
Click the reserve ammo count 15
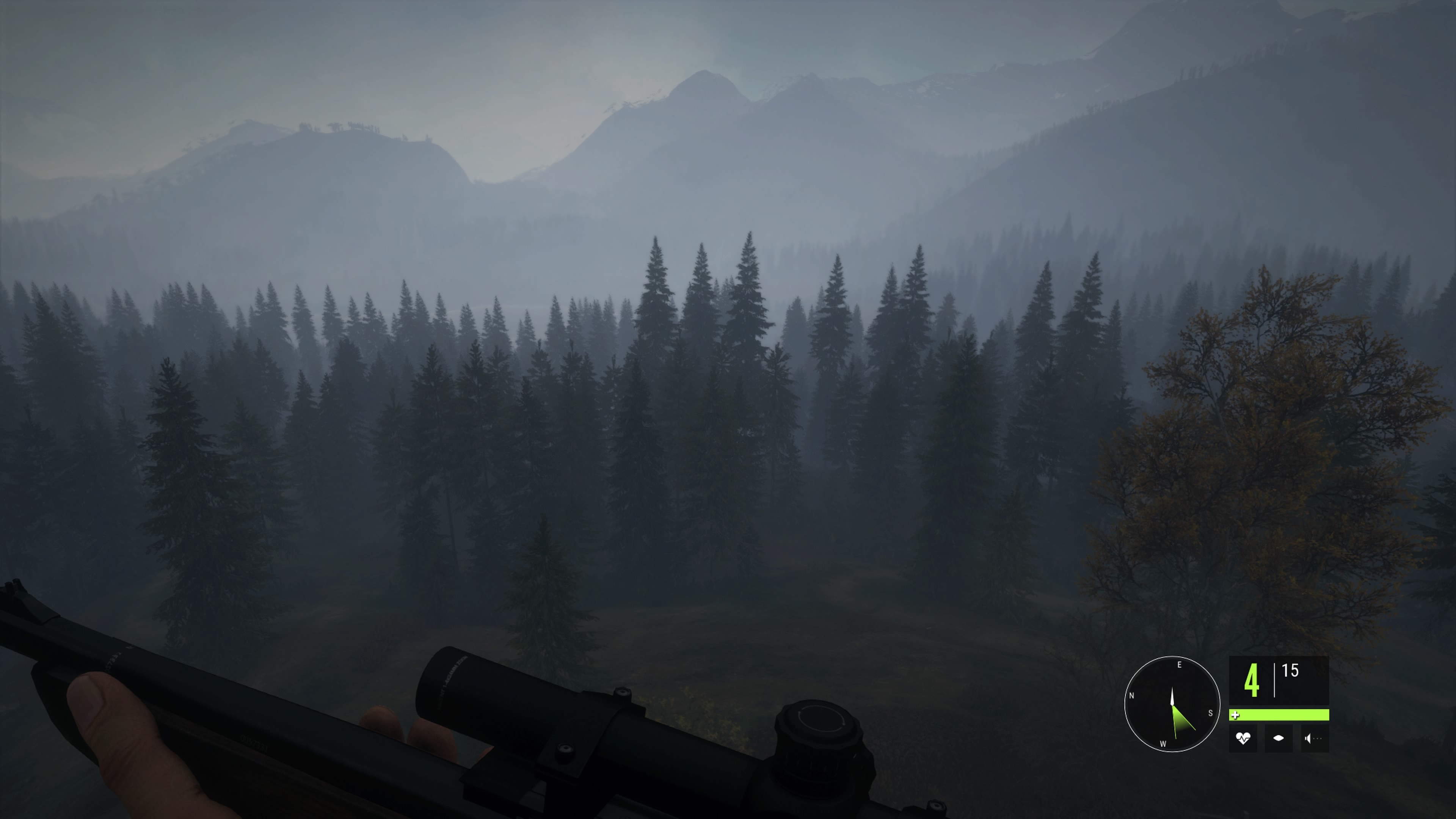tap(1290, 669)
